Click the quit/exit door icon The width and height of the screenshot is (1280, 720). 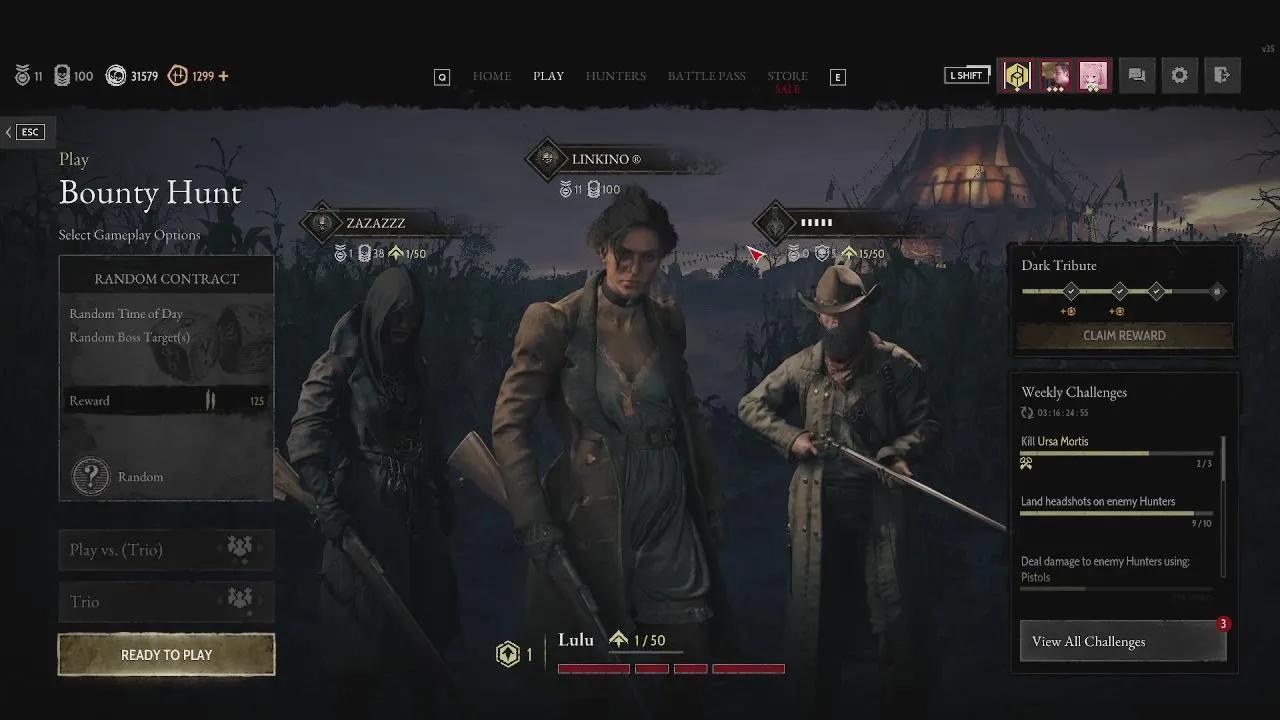[x=1223, y=75]
